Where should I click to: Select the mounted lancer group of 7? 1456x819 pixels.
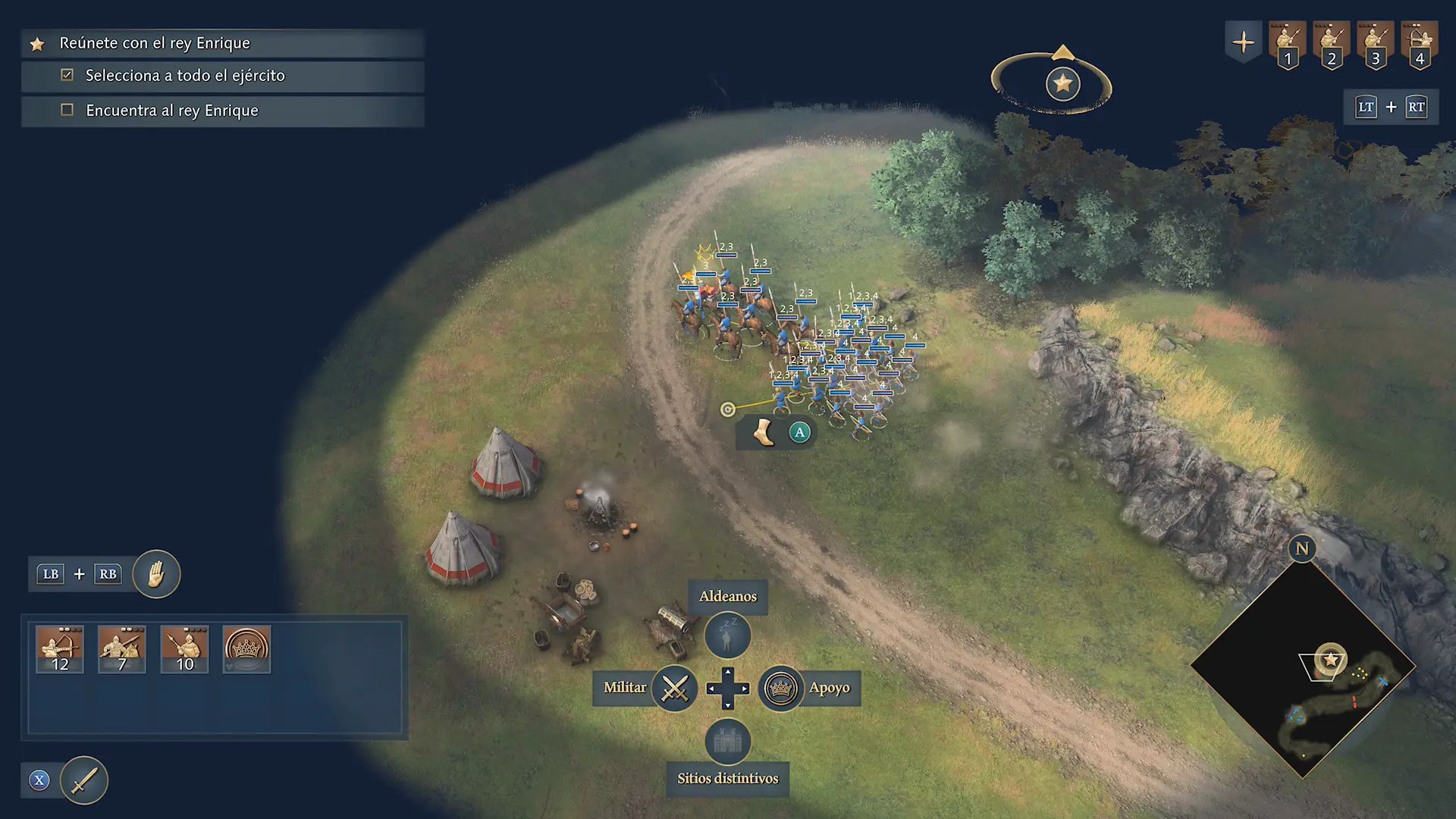point(122,649)
